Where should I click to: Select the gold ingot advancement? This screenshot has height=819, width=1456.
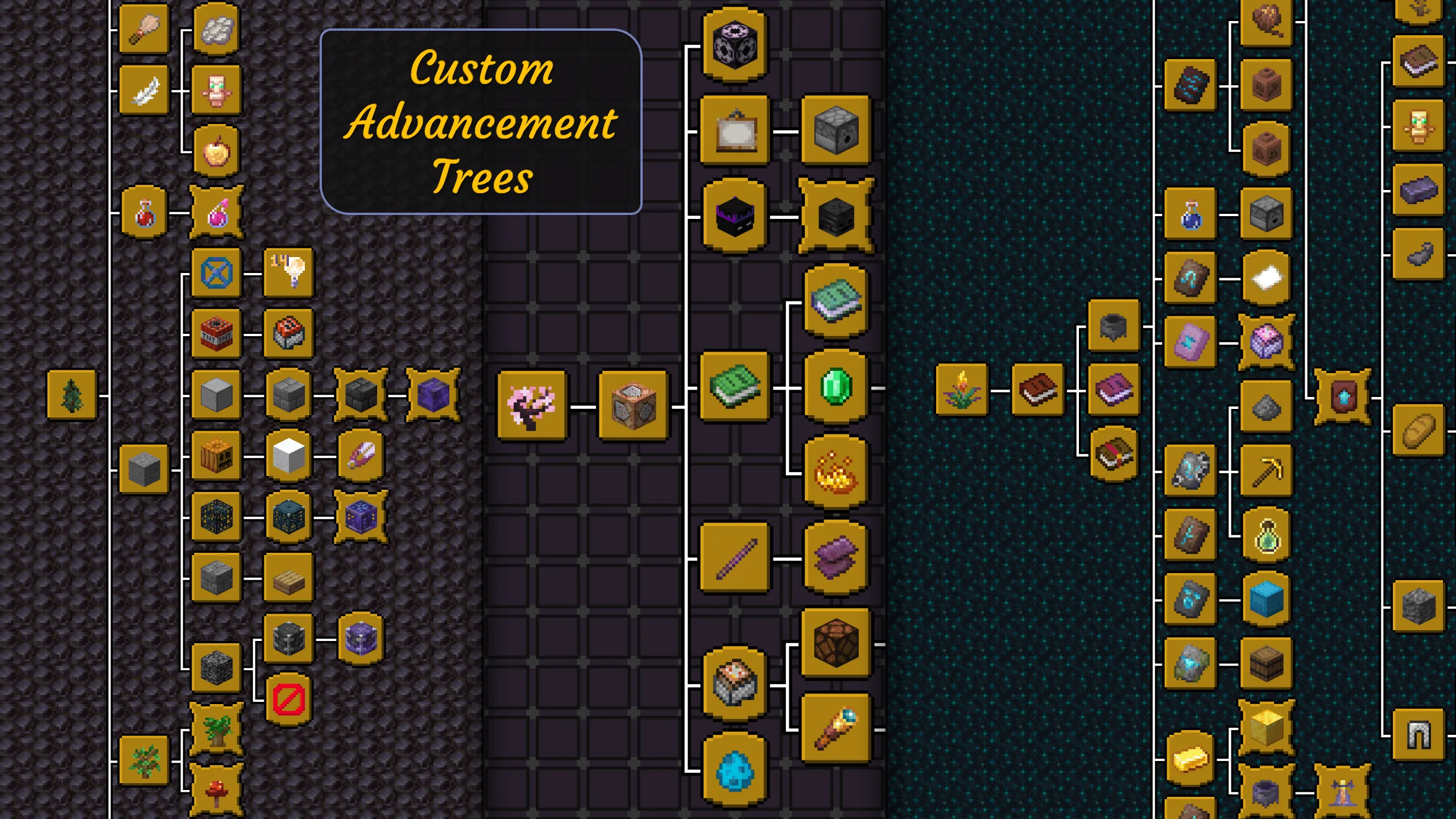coord(1190,759)
